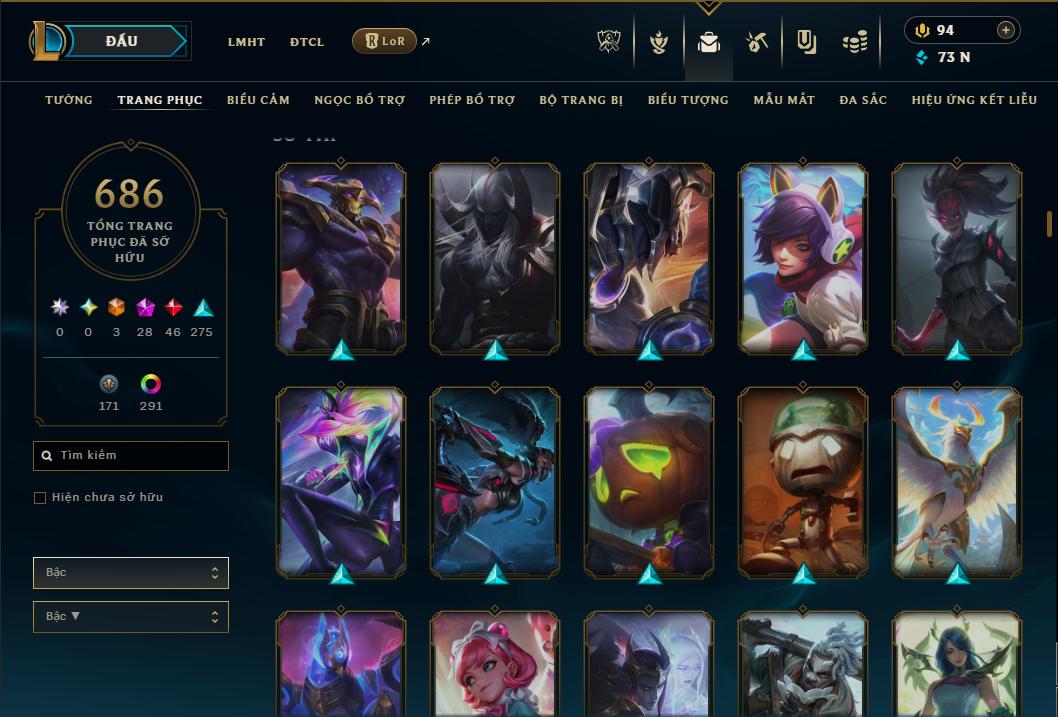This screenshot has height=717, width=1058.
Task: Open the HIỆU ỨNG KẾT LIỄU tab
Action: point(974,100)
